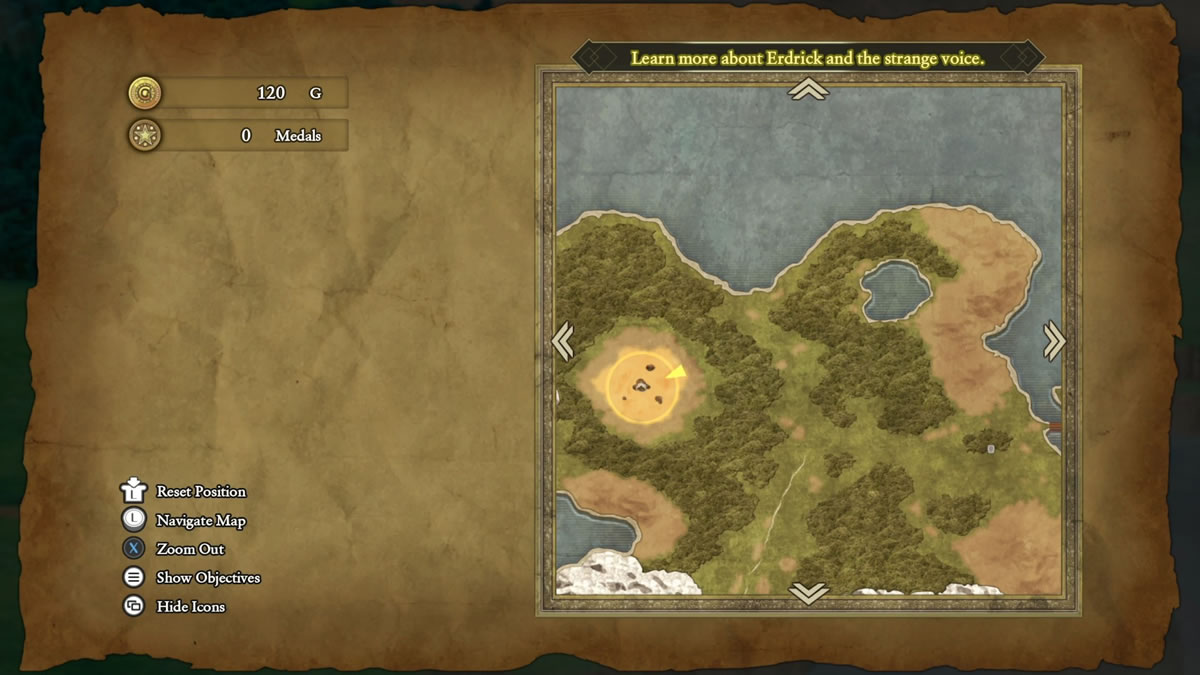Select the Reset Position option
Viewport: 1200px width, 675px height.
click(x=200, y=491)
